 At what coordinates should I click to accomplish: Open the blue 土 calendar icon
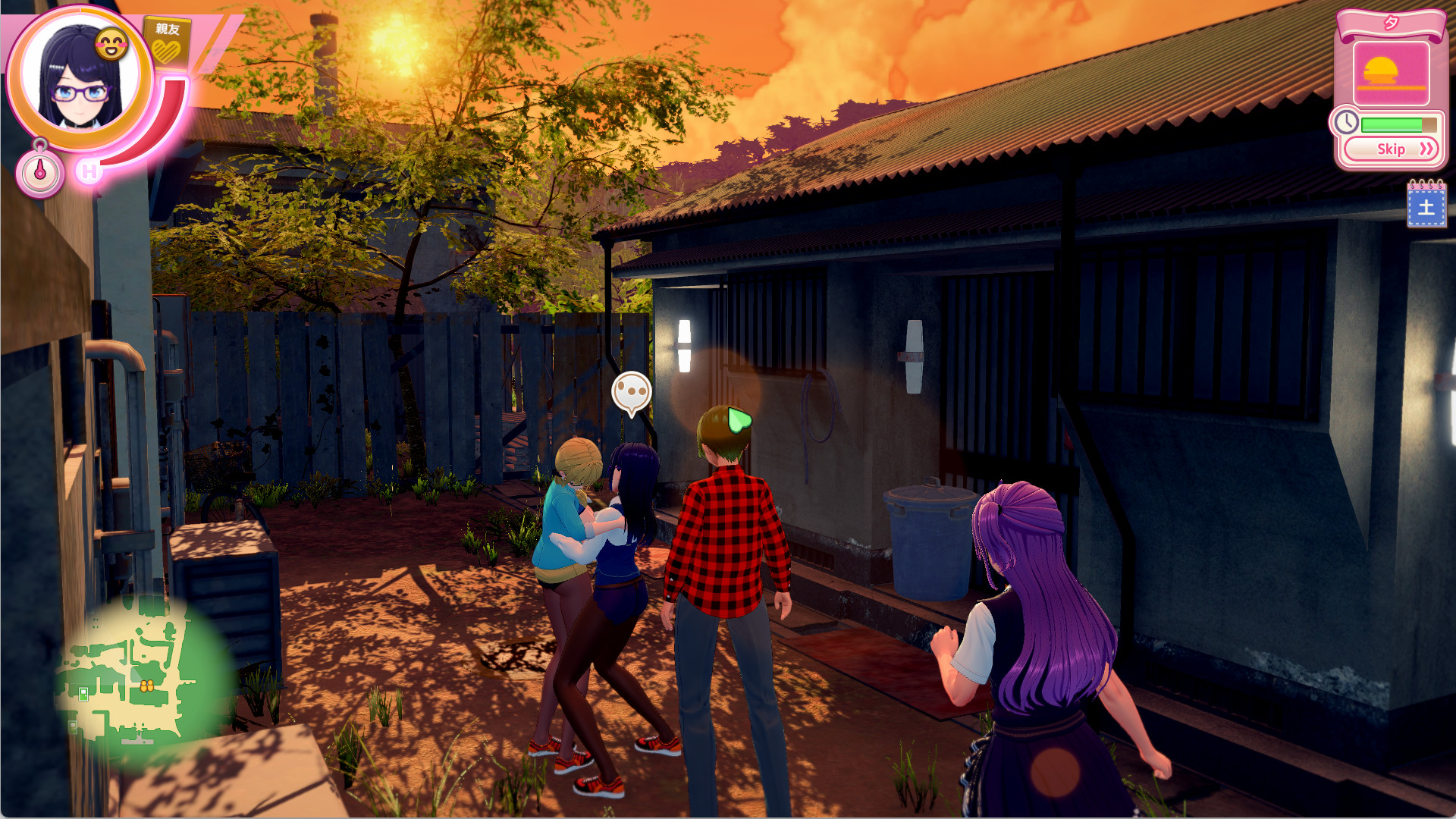point(1426,206)
